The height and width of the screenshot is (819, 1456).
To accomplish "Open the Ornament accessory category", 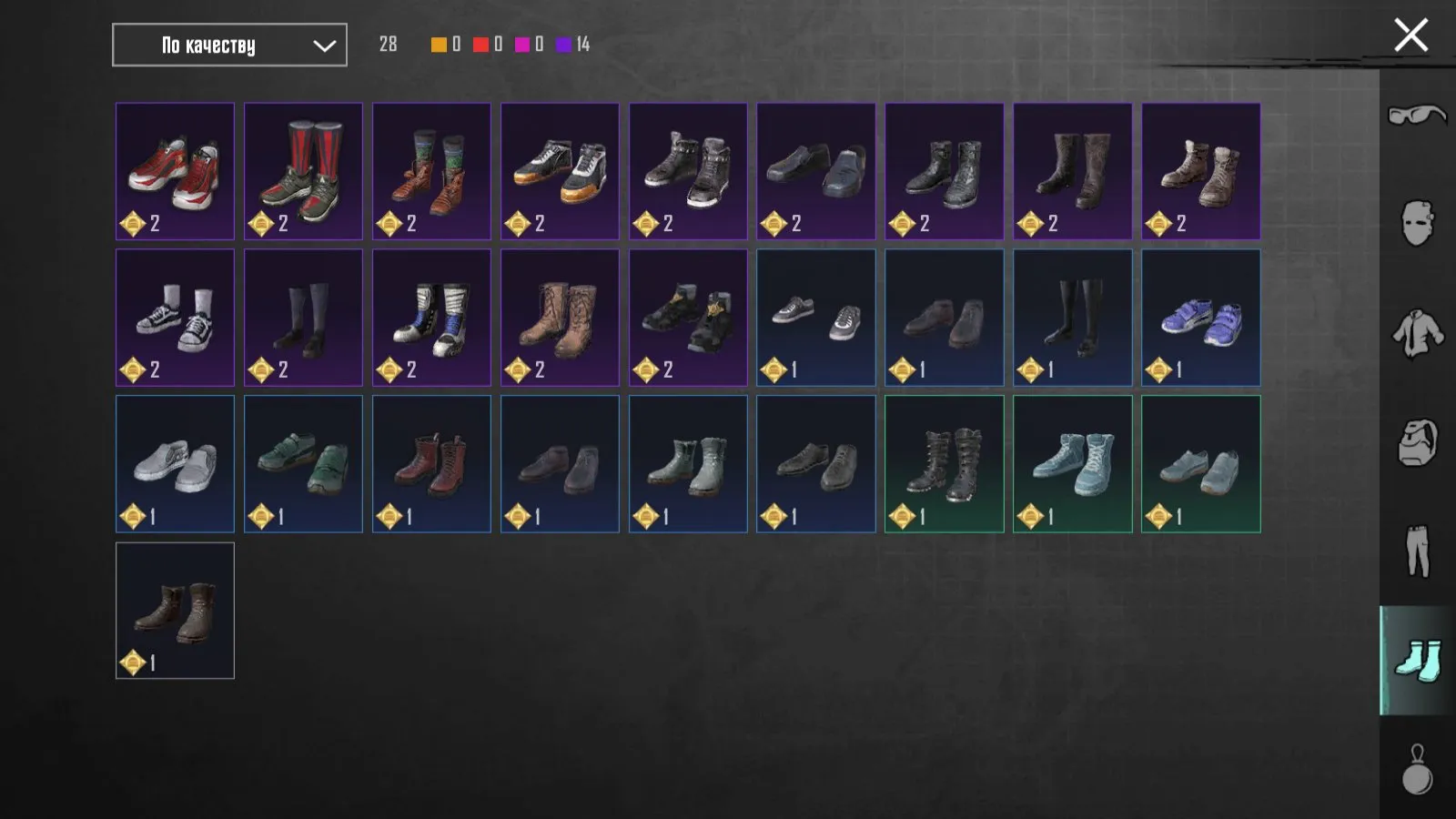I will (1416, 769).
